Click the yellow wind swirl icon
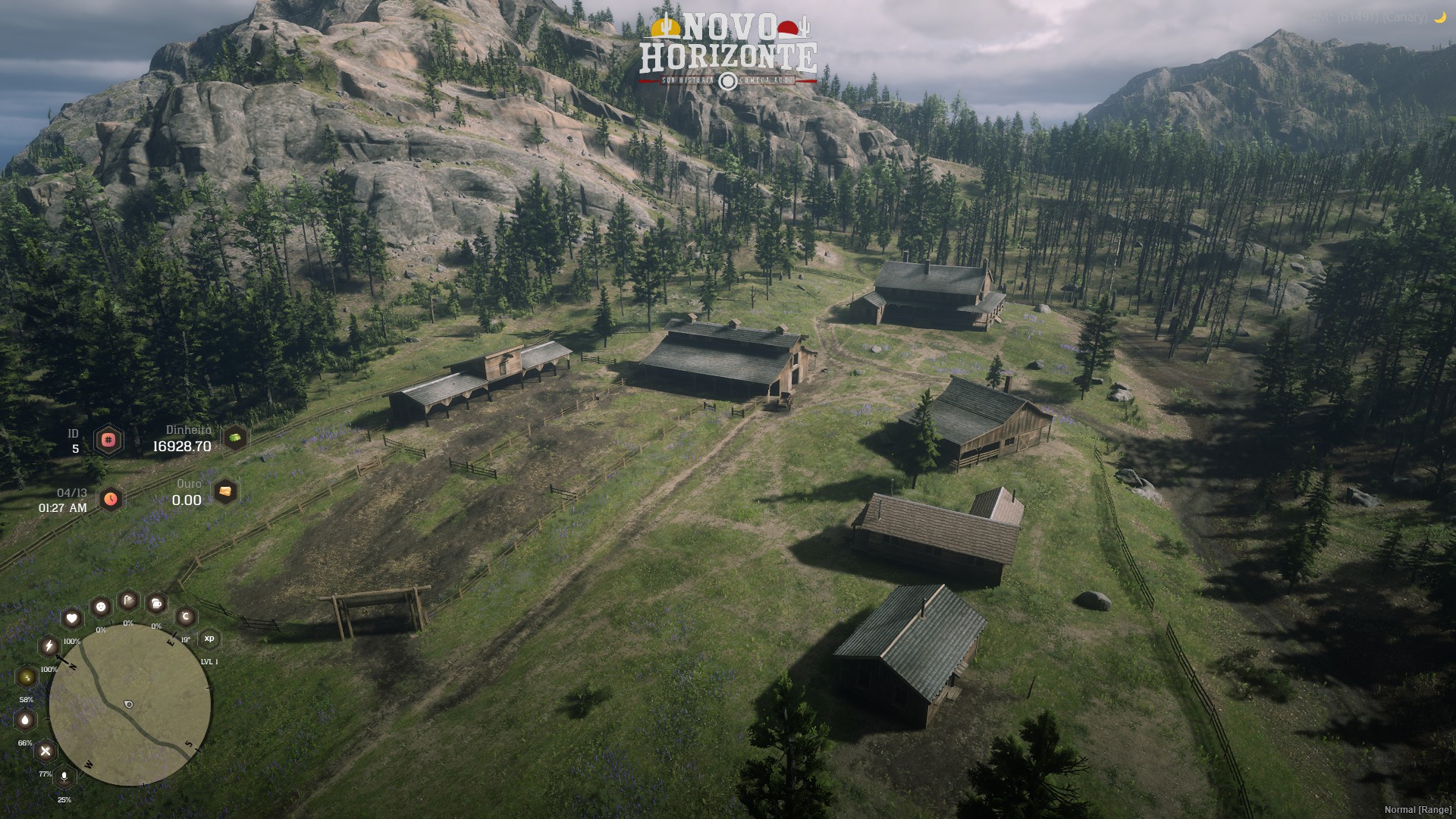 pyautogui.click(x=27, y=676)
